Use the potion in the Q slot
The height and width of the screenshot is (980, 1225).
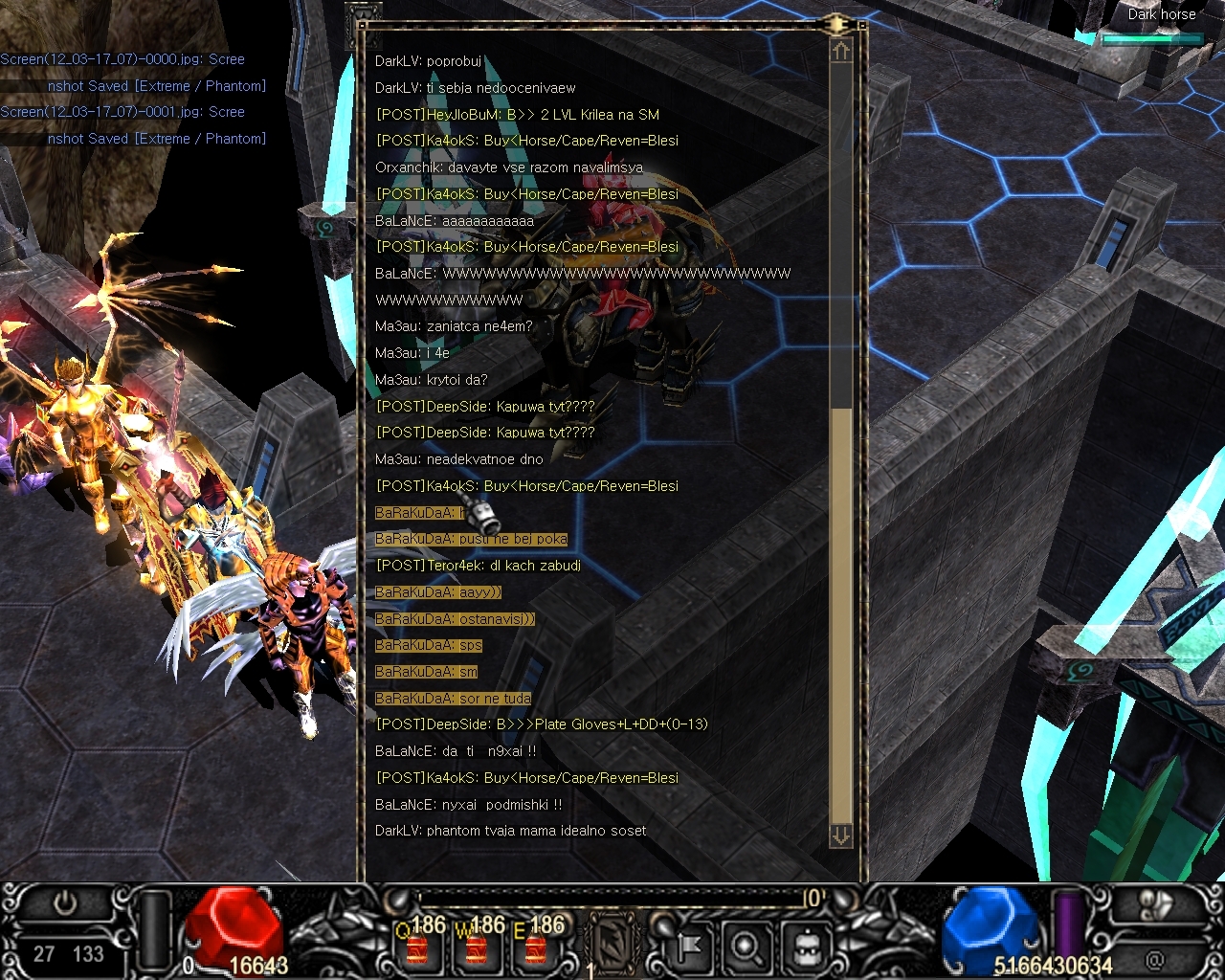[418, 947]
